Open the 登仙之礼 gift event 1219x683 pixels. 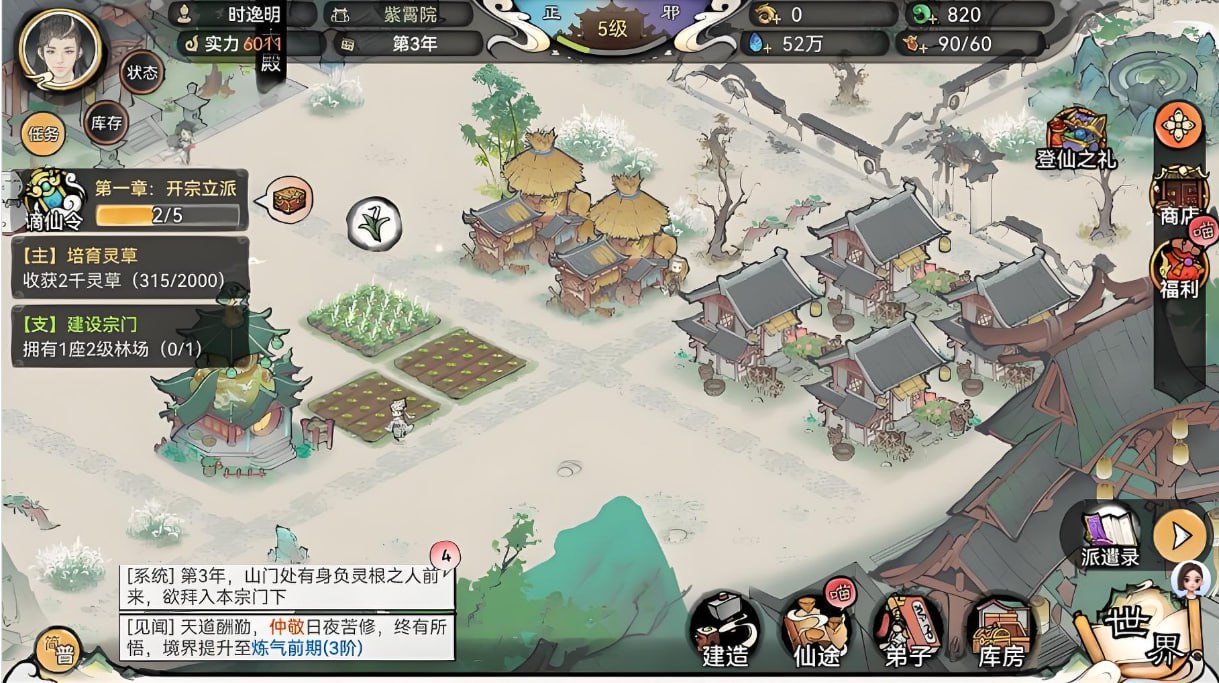[1076, 138]
